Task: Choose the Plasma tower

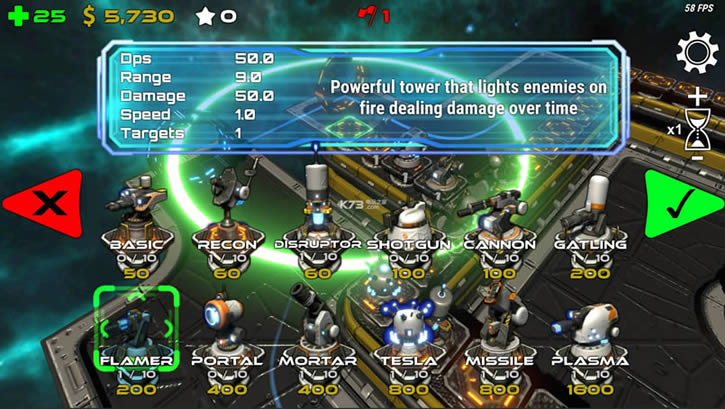Action: click(x=589, y=326)
